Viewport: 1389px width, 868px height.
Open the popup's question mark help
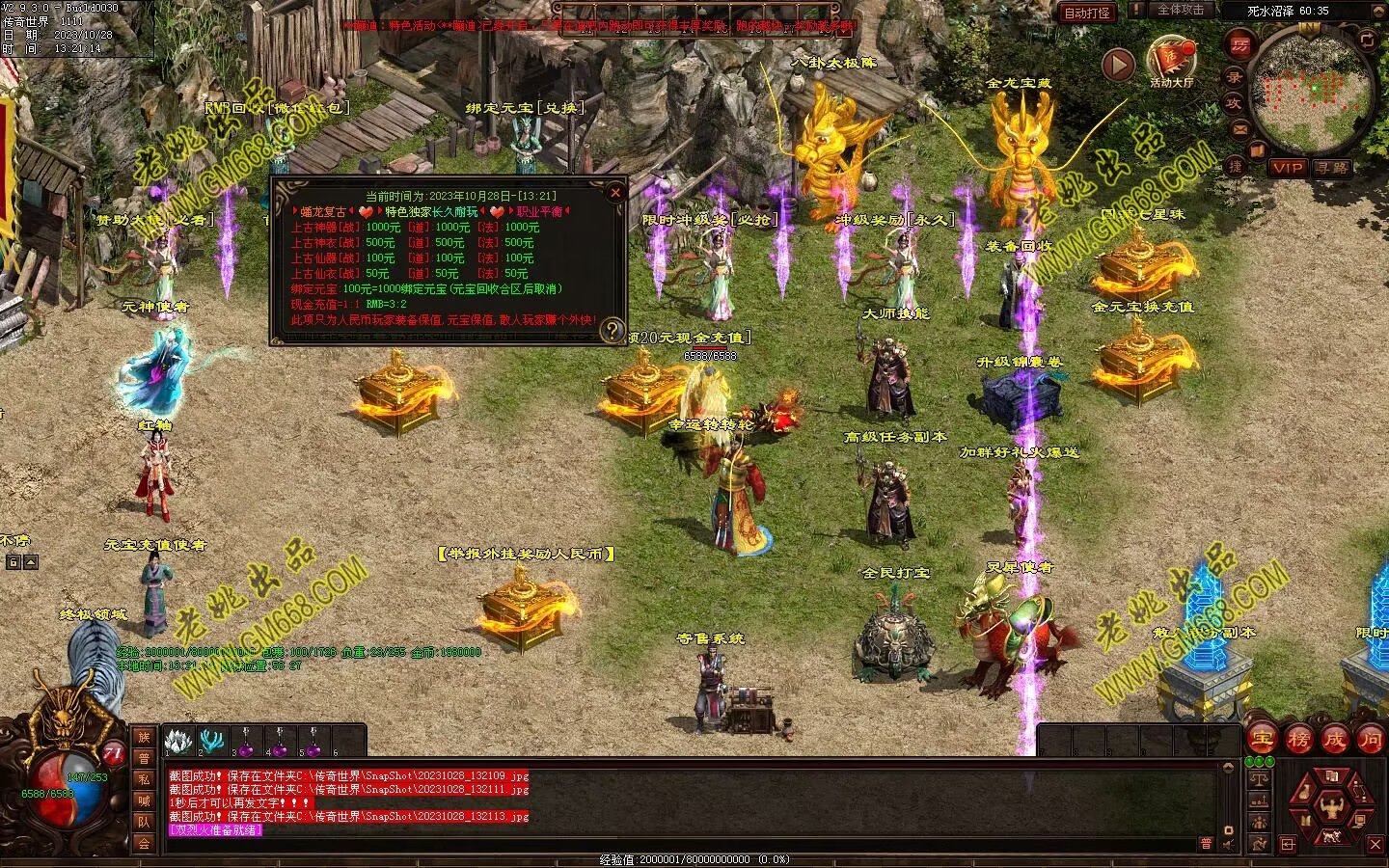(x=612, y=331)
